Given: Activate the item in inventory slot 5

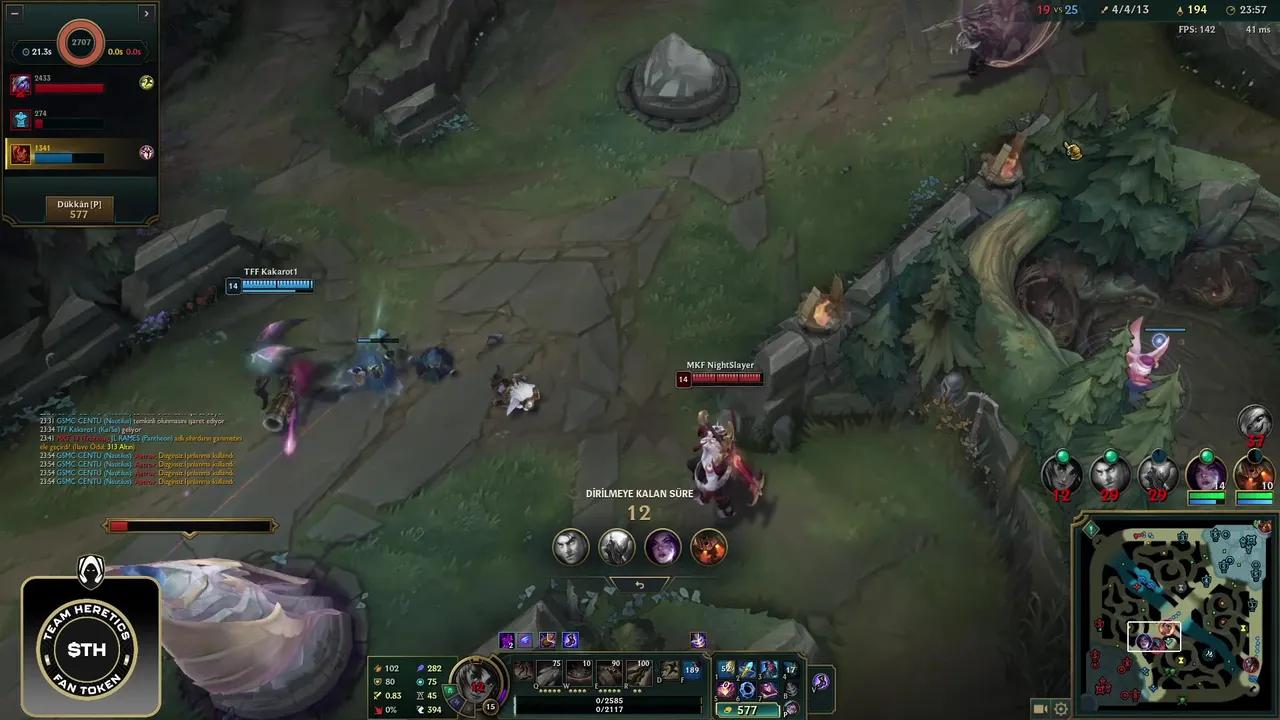Looking at the screenshot, I should coord(726,690).
